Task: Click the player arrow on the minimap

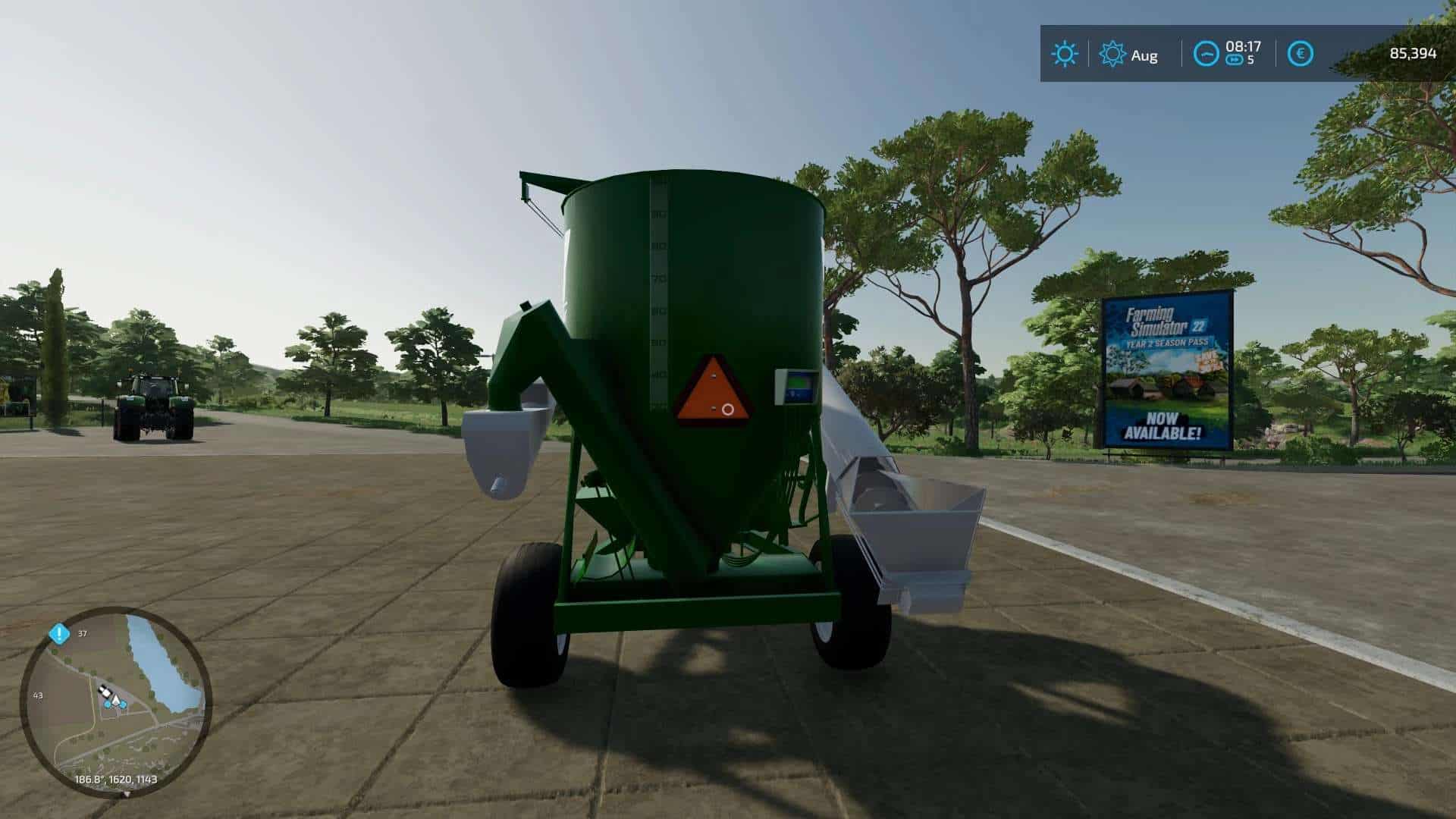Action: 115,700
